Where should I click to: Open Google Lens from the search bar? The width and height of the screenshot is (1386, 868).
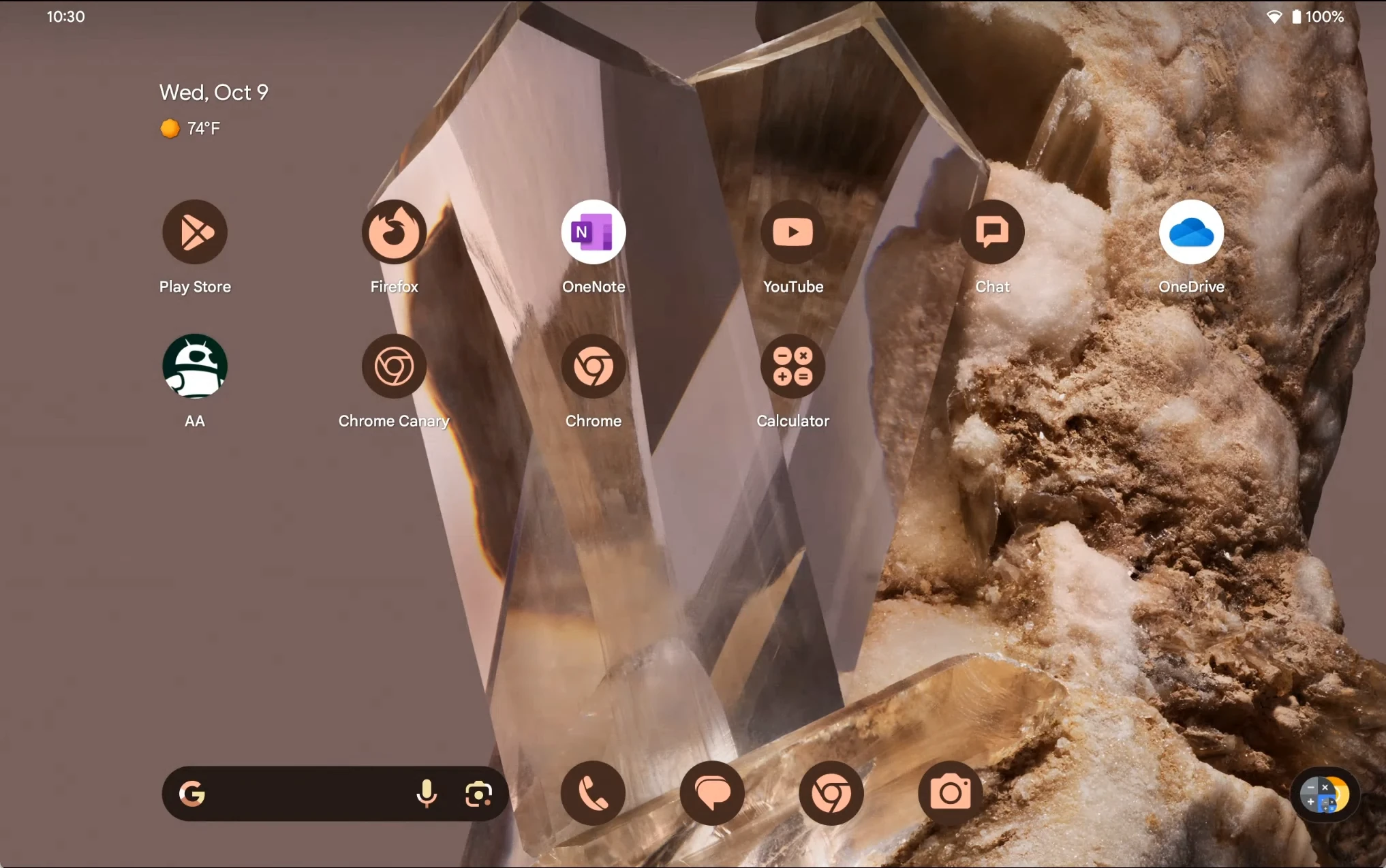(478, 794)
